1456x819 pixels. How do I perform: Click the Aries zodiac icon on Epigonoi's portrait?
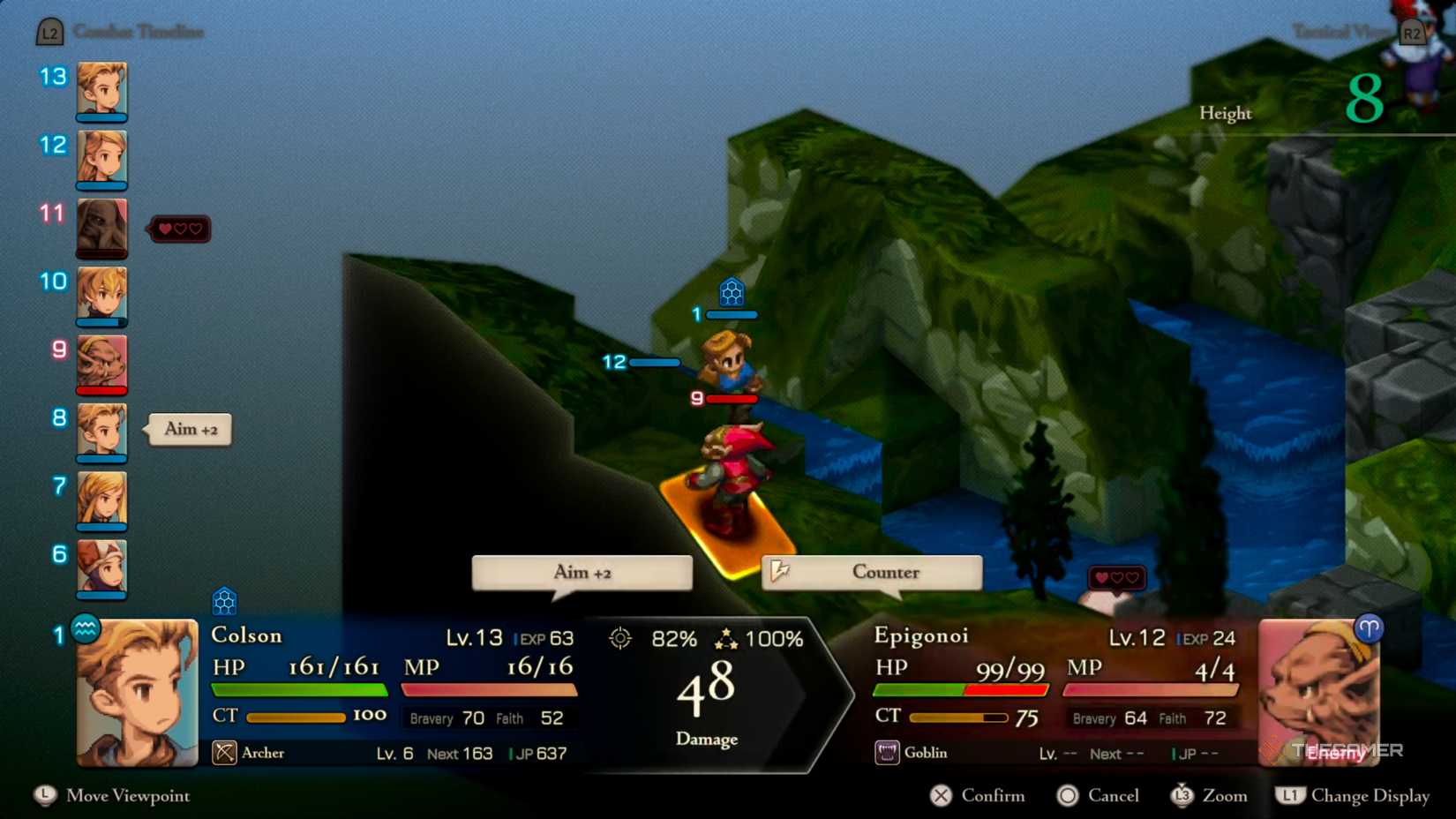pos(1369,628)
